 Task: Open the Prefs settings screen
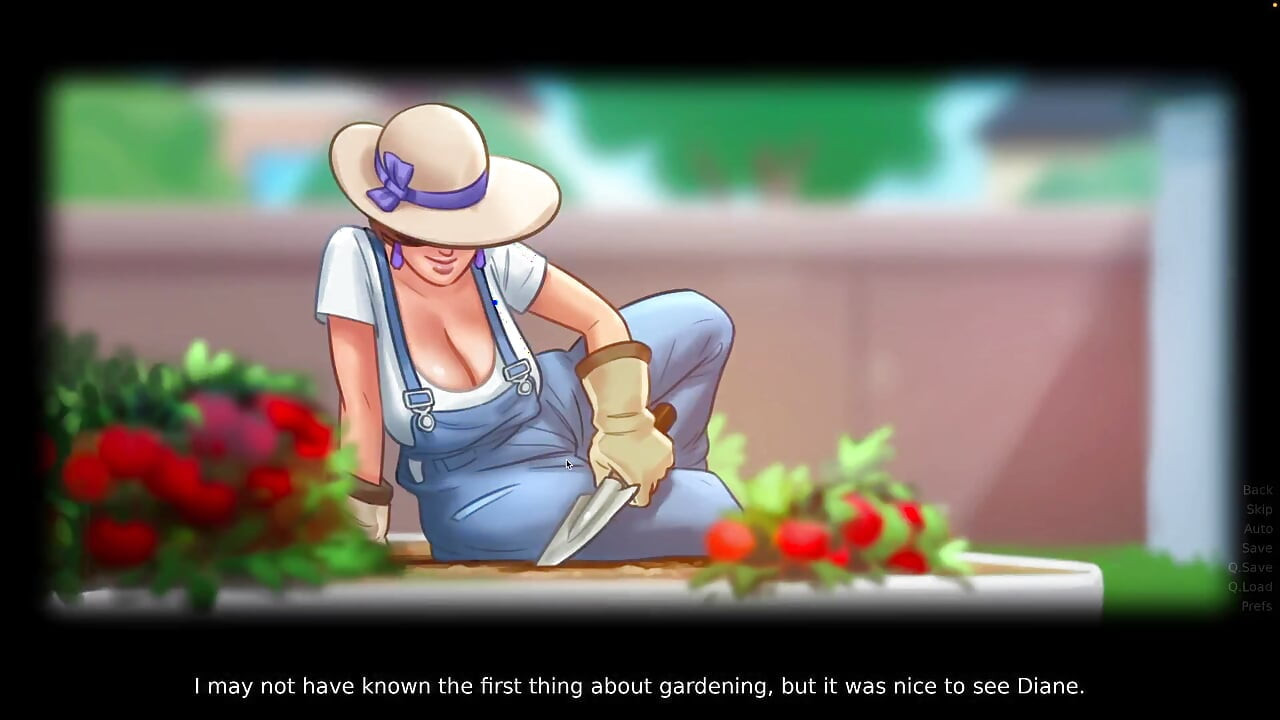(x=1257, y=606)
